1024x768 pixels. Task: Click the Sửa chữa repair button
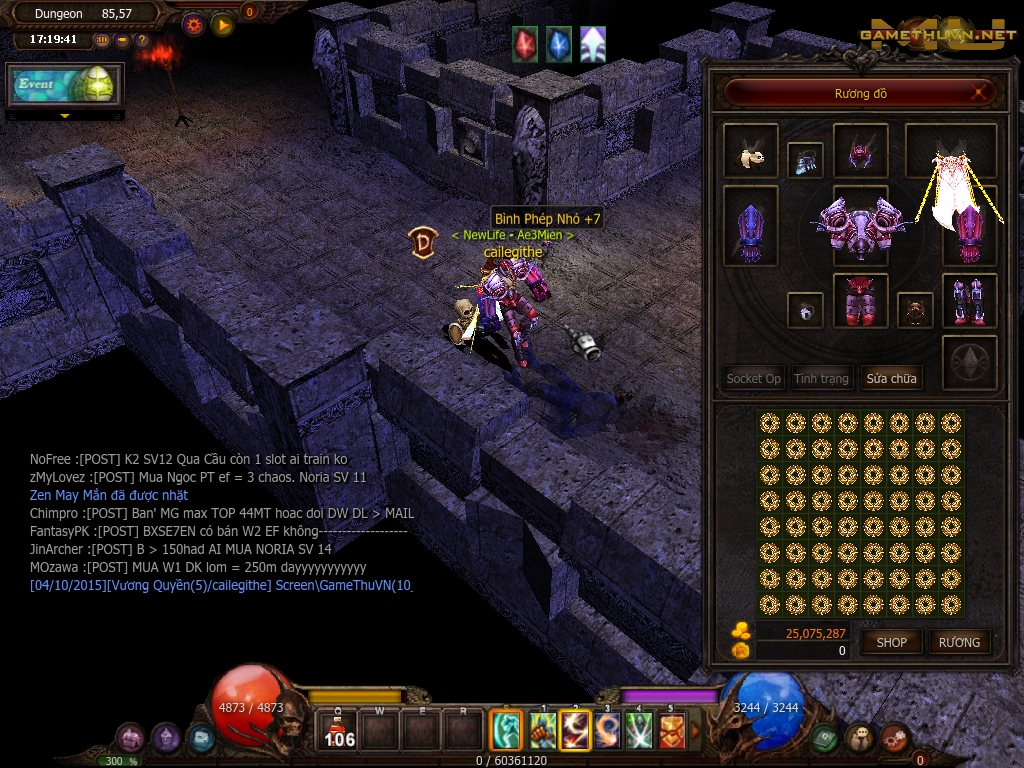click(891, 379)
